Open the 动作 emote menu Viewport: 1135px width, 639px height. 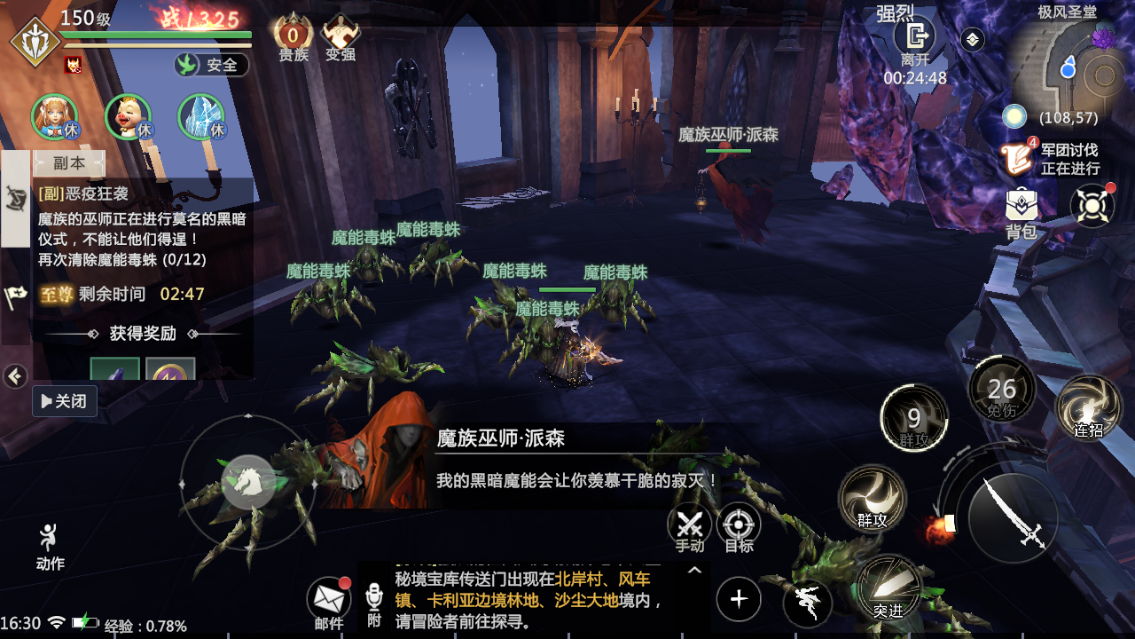click(49, 546)
